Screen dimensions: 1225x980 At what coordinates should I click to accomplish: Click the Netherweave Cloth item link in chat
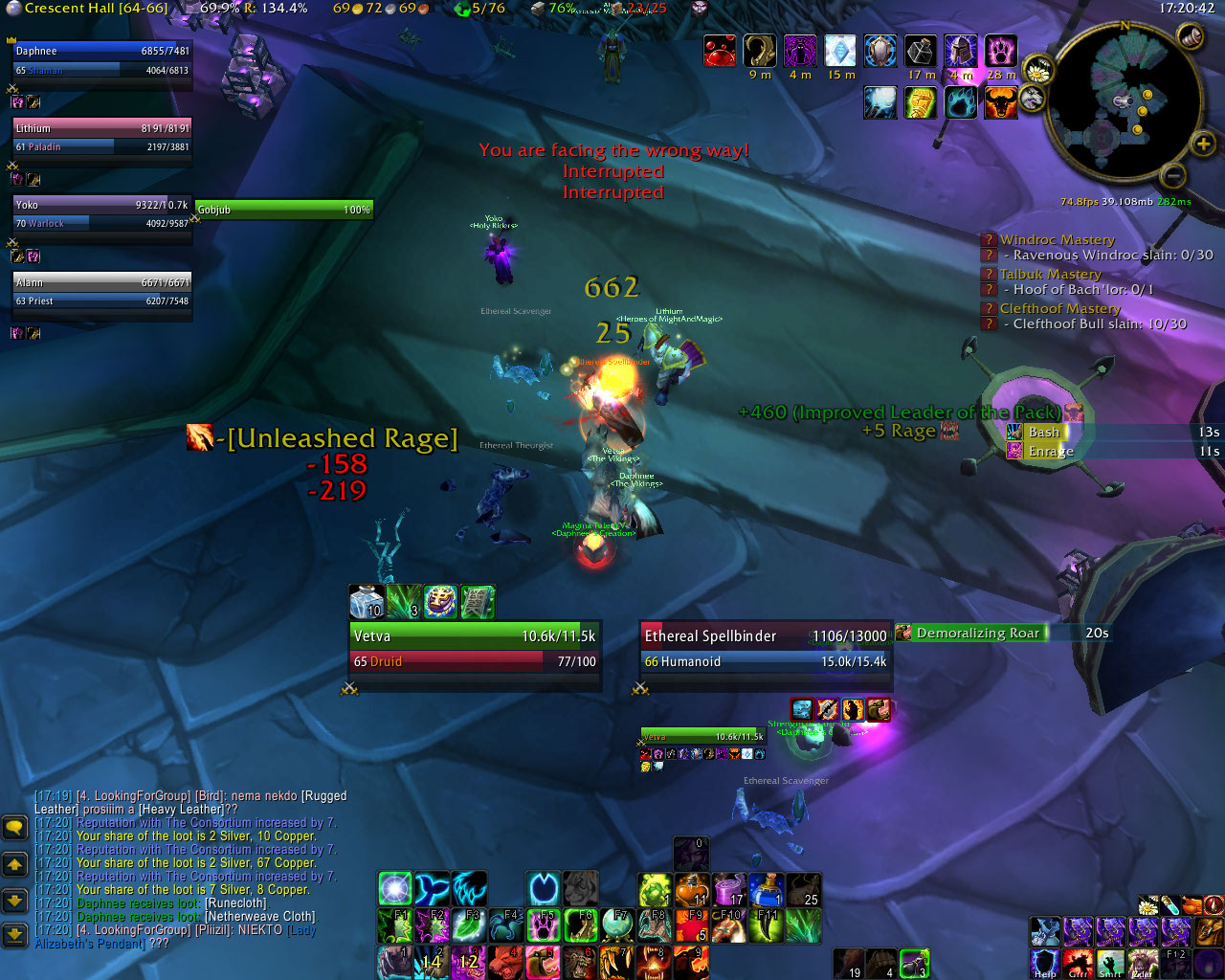[258, 916]
